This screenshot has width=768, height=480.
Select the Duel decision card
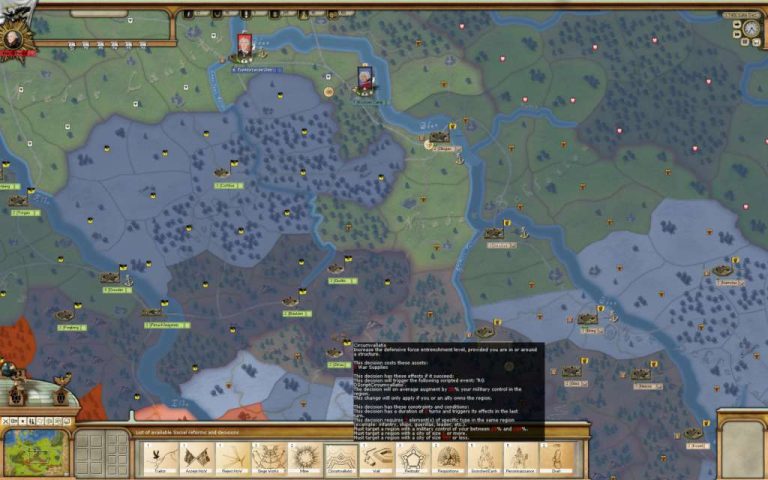click(556, 458)
